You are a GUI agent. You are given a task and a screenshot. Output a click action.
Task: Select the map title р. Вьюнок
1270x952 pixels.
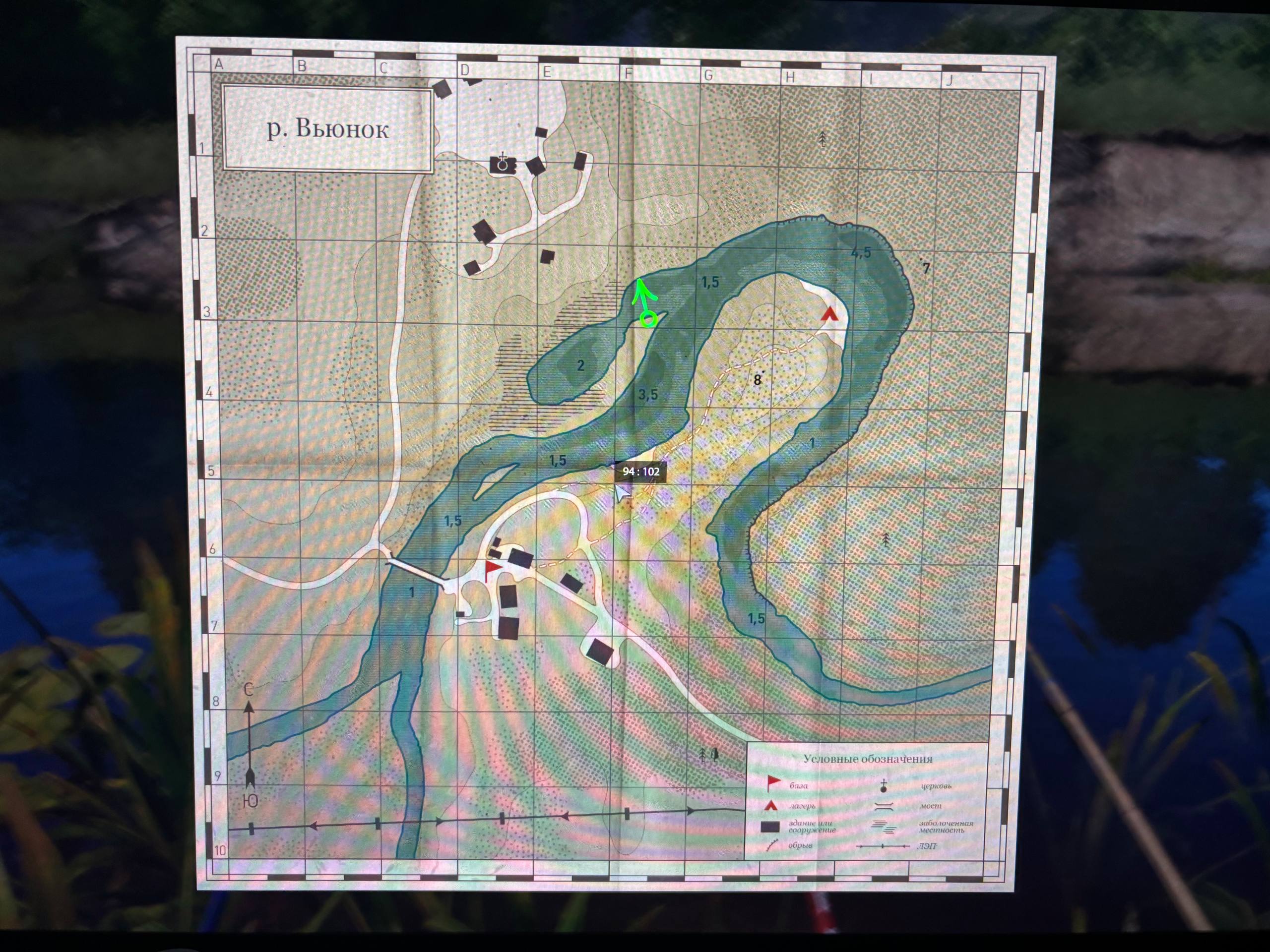(x=328, y=130)
